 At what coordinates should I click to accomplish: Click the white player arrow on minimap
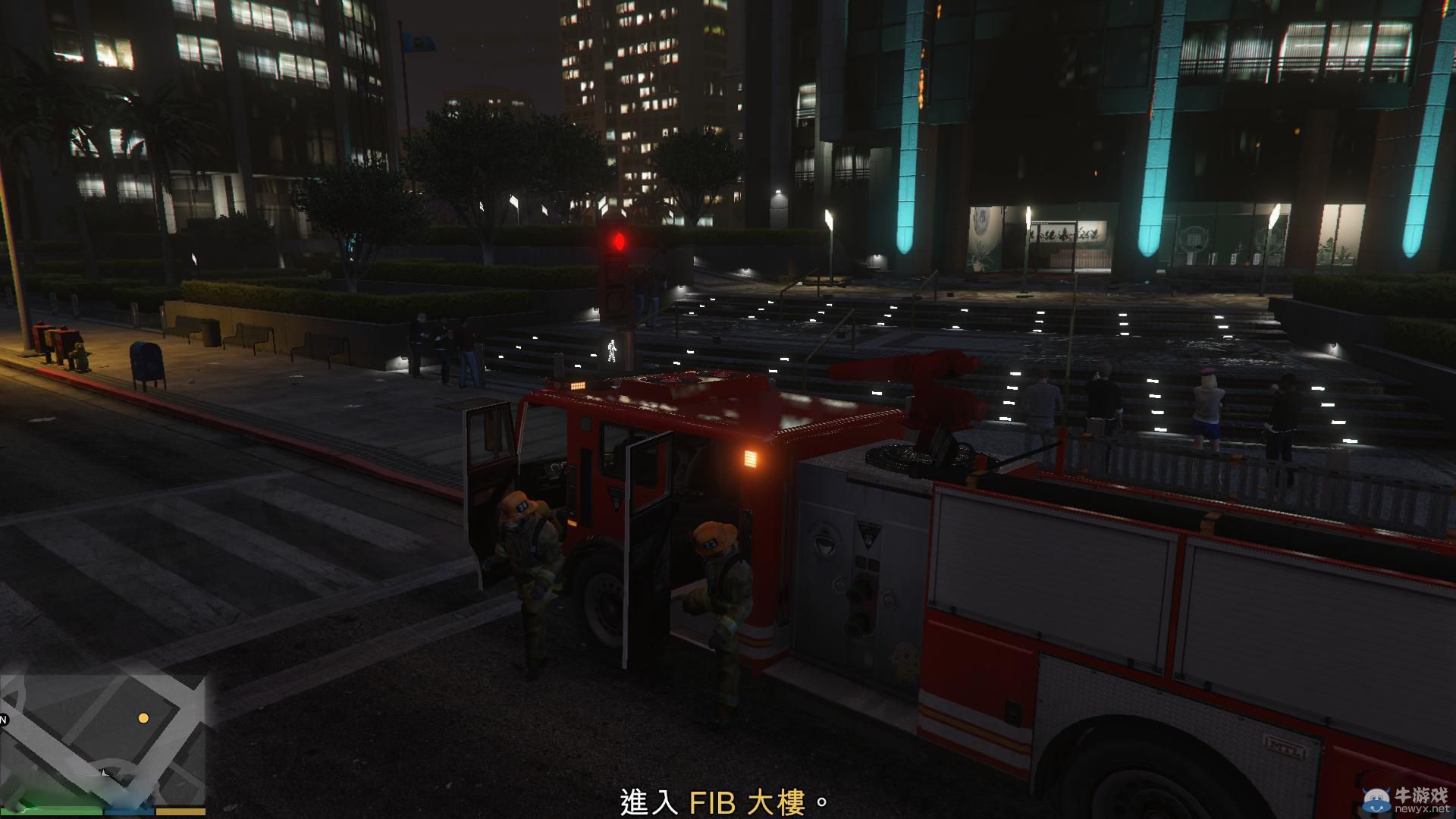(x=104, y=773)
